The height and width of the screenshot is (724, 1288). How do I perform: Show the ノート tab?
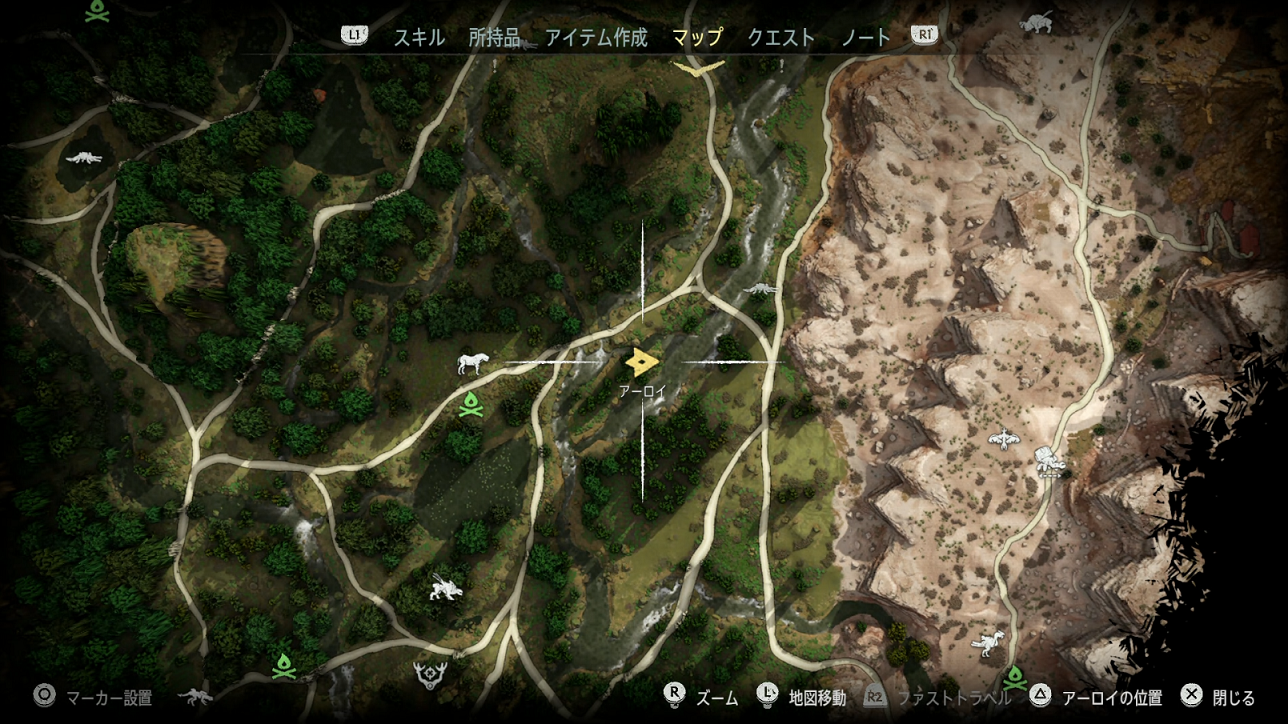[x=865, y=38]
